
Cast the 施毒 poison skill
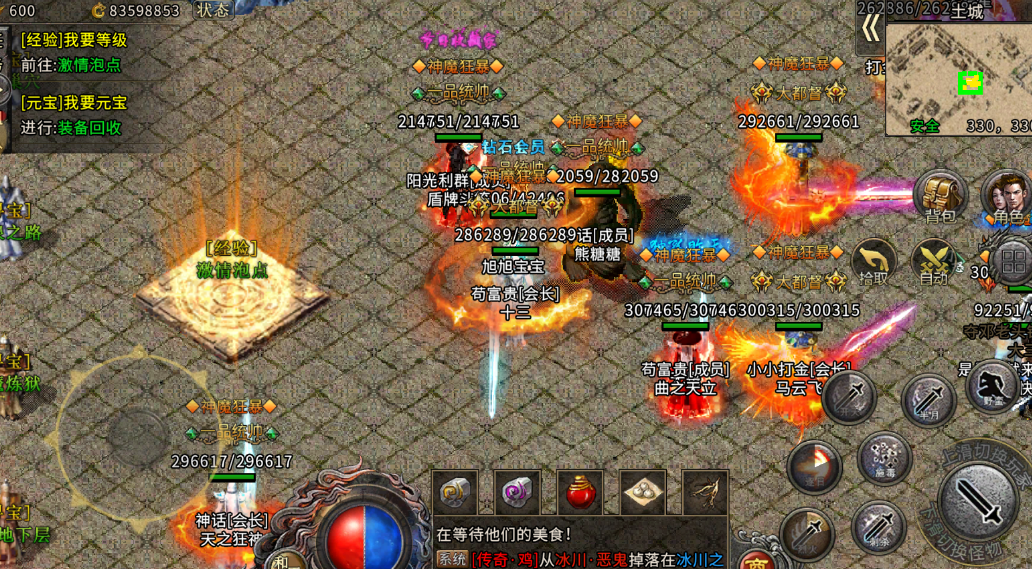point(884,459)
